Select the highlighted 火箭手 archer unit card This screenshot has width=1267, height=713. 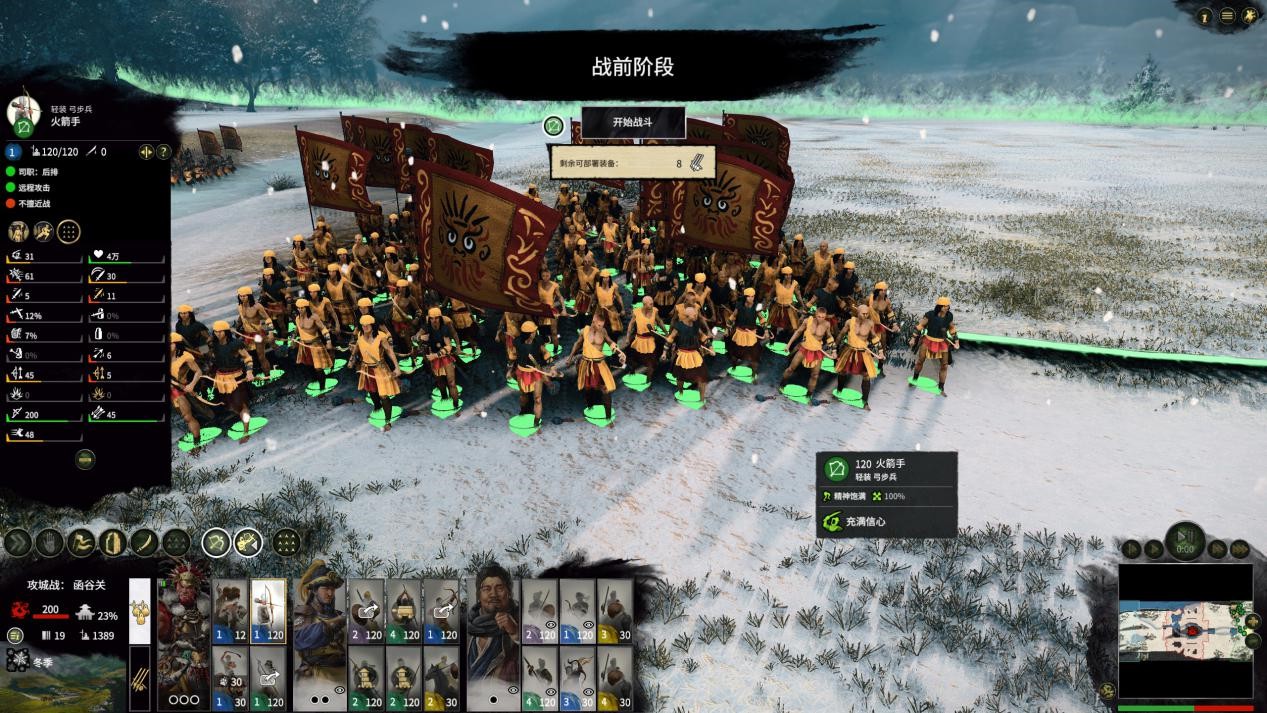tap(268, 610)
